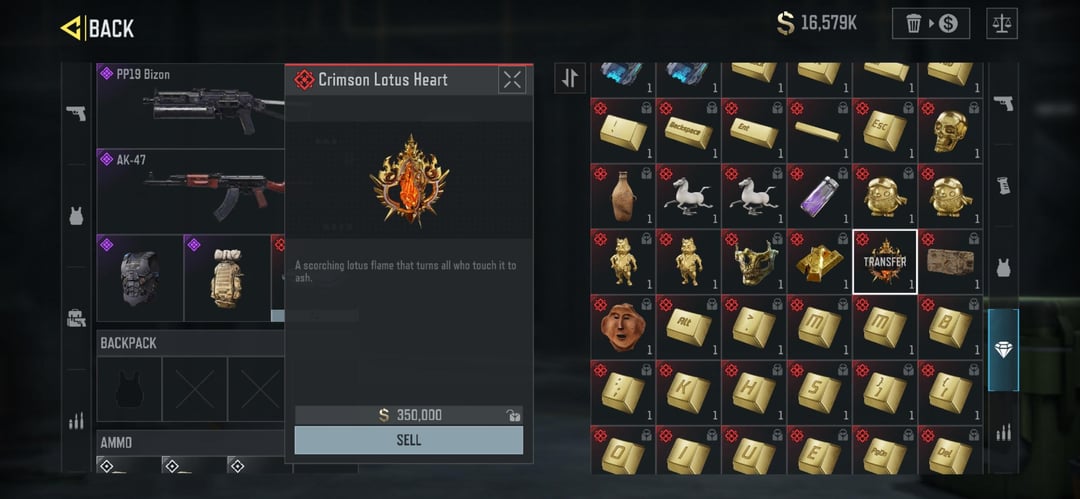Close the Crimson Lotus Heart details panel

[x=512, y=80]
